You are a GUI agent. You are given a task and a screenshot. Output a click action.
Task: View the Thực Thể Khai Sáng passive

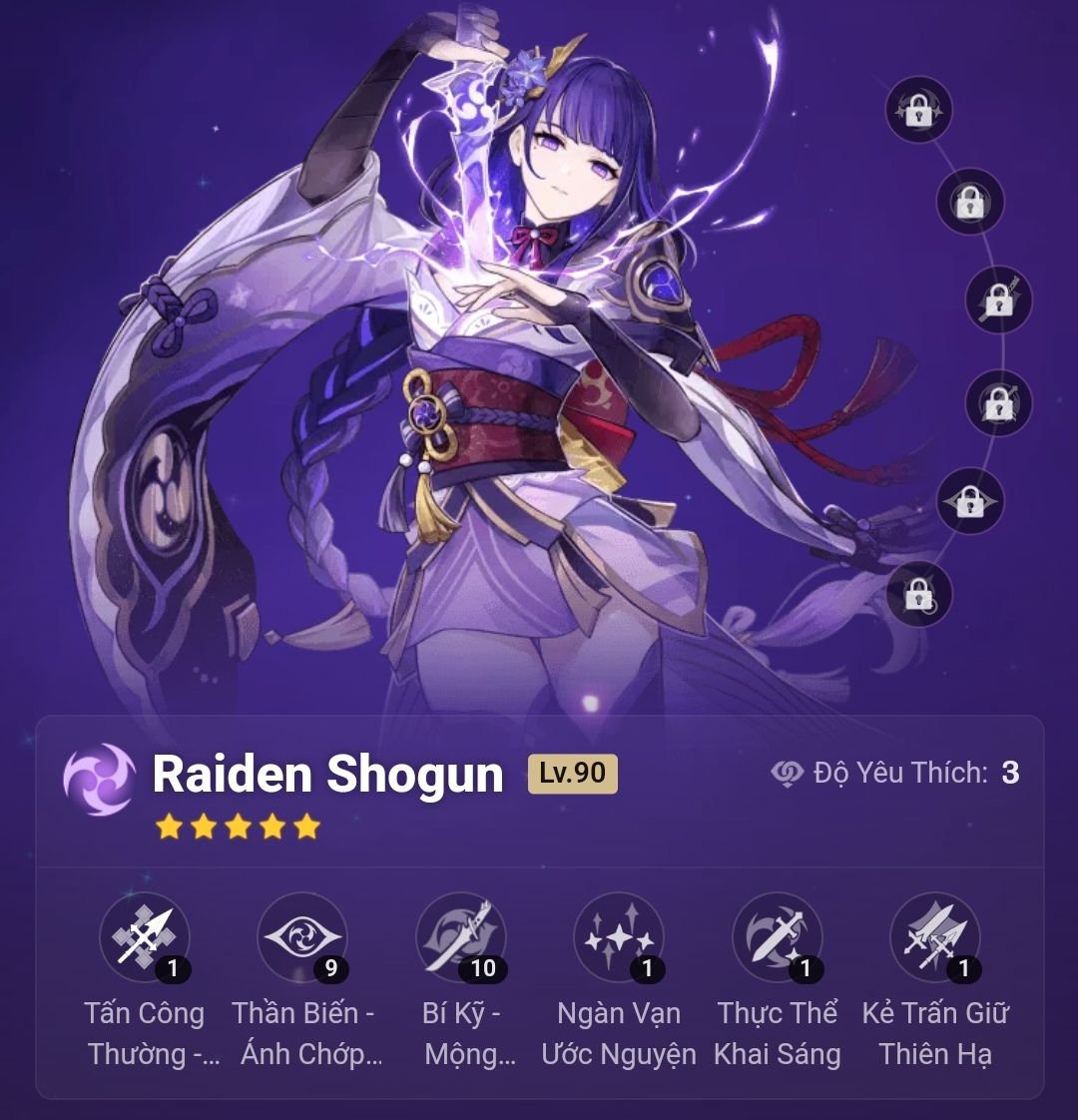click(778, 936)
